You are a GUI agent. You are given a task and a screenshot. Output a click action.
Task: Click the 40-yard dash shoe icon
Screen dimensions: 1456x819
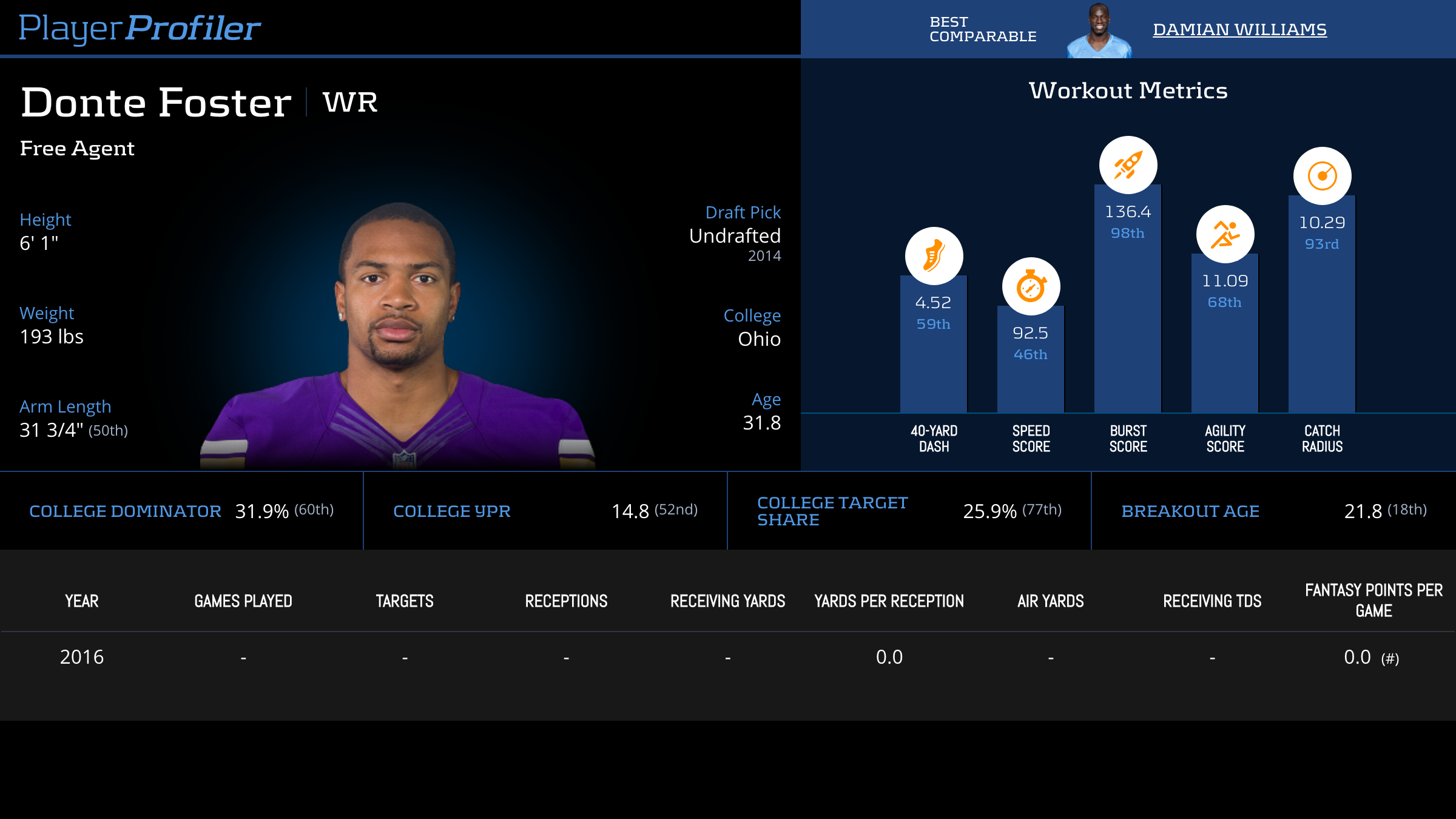pyautogui.click(x=934, y=255)
